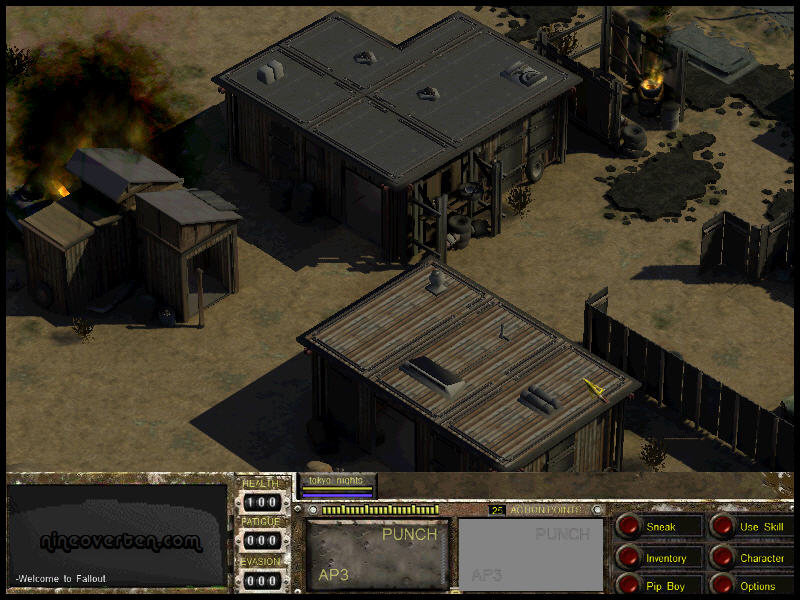Click the Use Skill button
This screenshot has height=600, width=800.
(723, 526)
